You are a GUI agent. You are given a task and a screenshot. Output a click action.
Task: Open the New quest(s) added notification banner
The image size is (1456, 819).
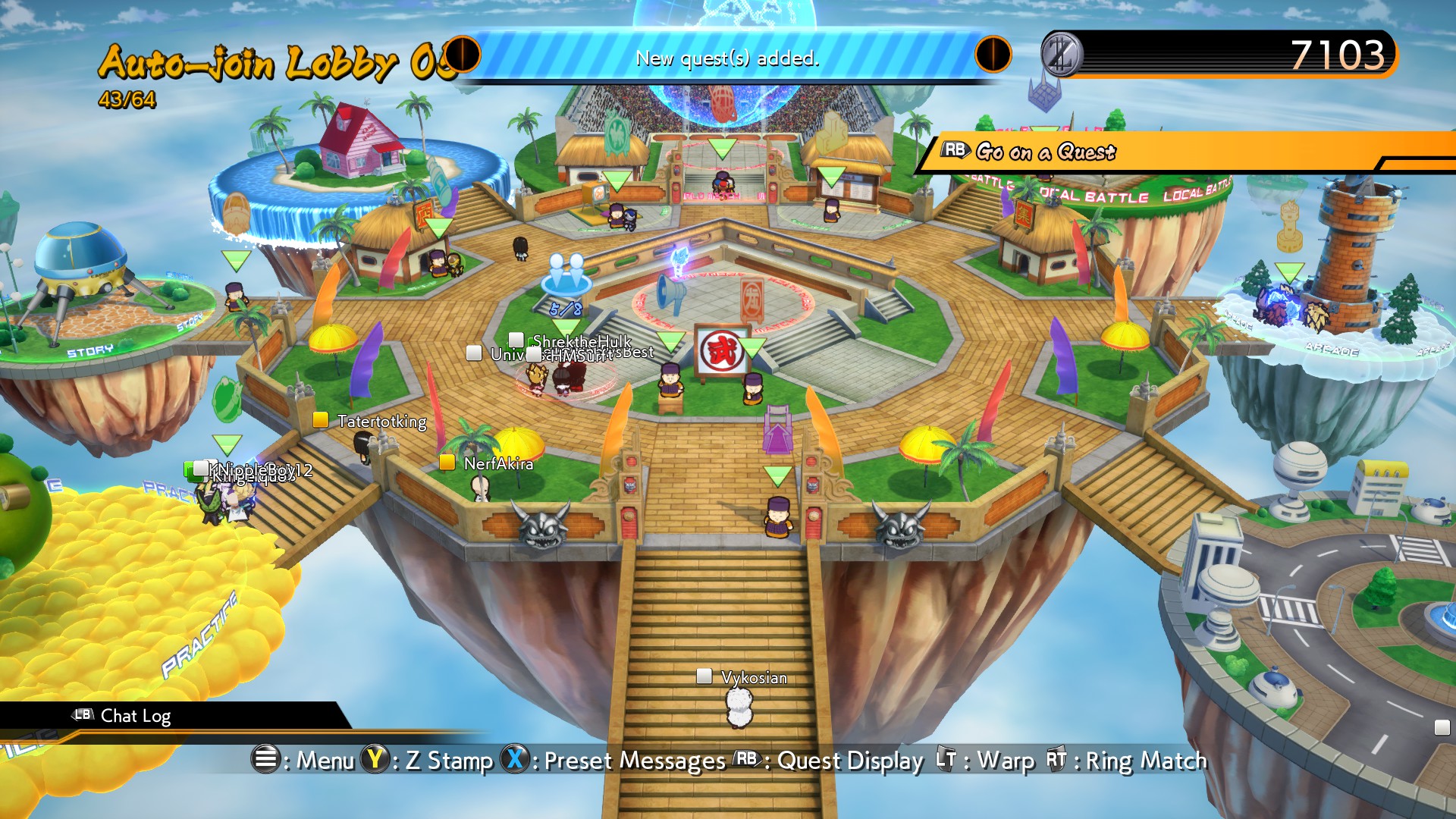pos(728,58)
